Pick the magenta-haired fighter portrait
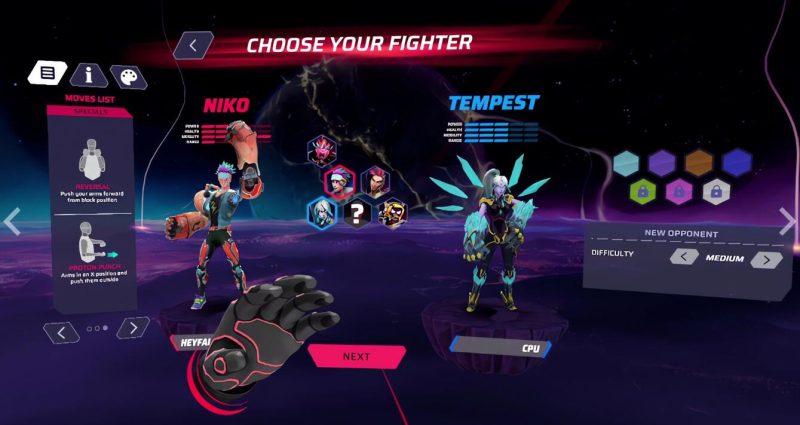The image size is (800, 425). (x=374, y=182)
